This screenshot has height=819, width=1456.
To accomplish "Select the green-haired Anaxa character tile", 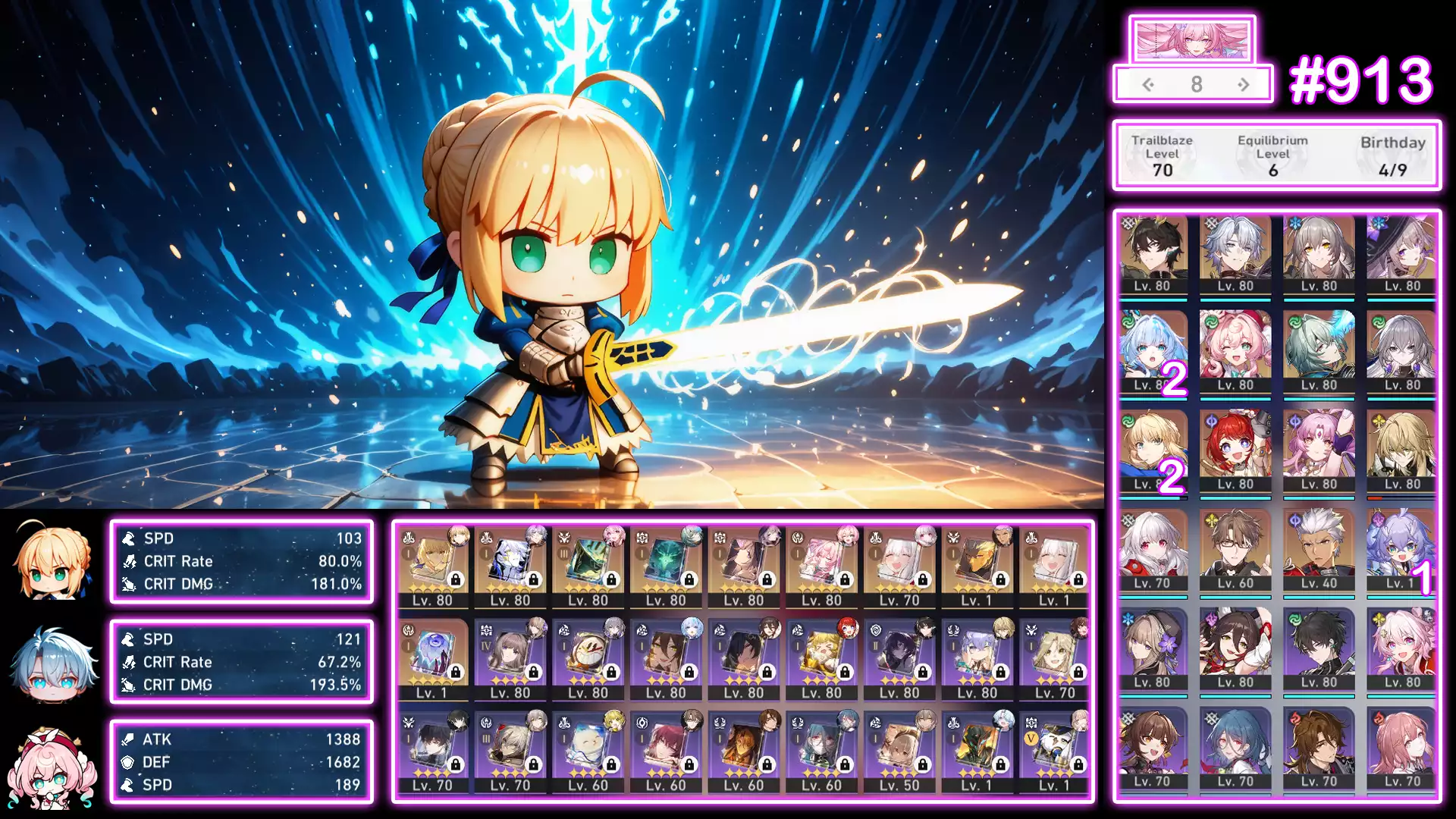I will tap(1319, 352).
